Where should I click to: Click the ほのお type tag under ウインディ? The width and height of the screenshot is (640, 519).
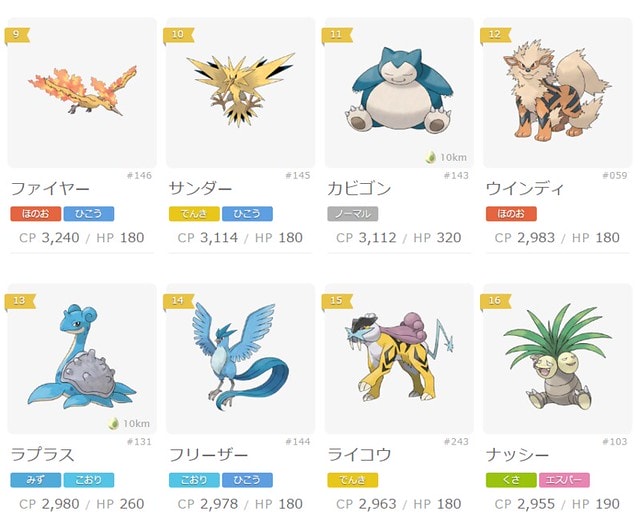pos(510,213)
